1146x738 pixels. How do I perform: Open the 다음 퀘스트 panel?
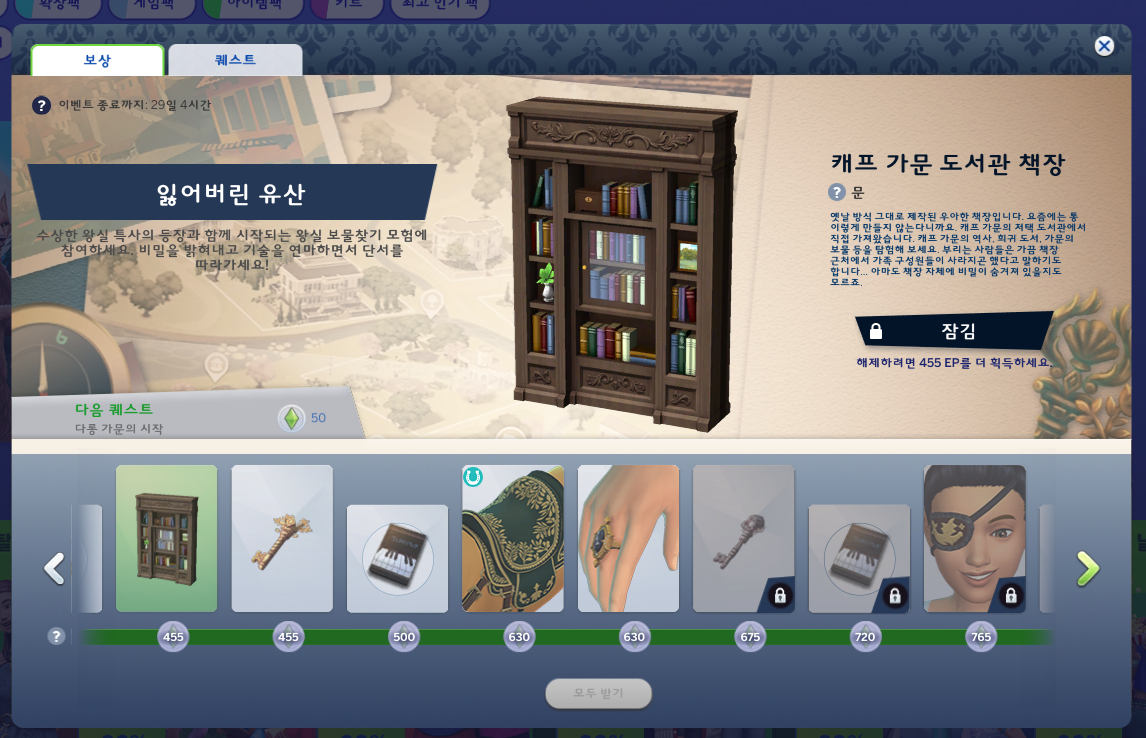(180, 418)
